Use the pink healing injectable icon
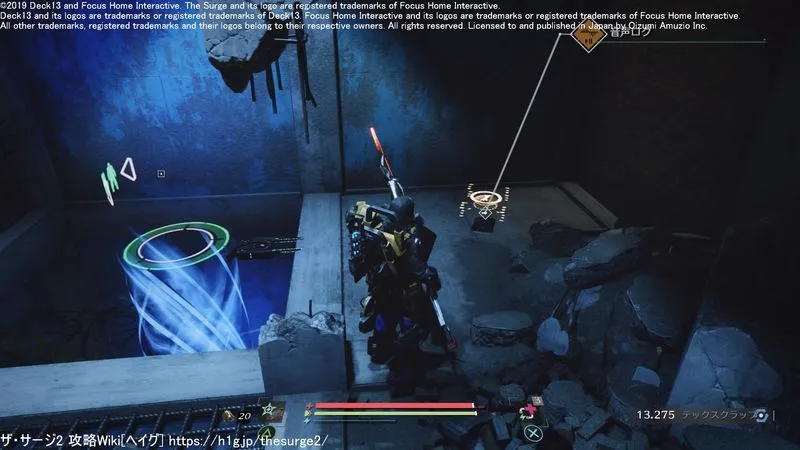The image size is (800, 450). pos(526,411)
